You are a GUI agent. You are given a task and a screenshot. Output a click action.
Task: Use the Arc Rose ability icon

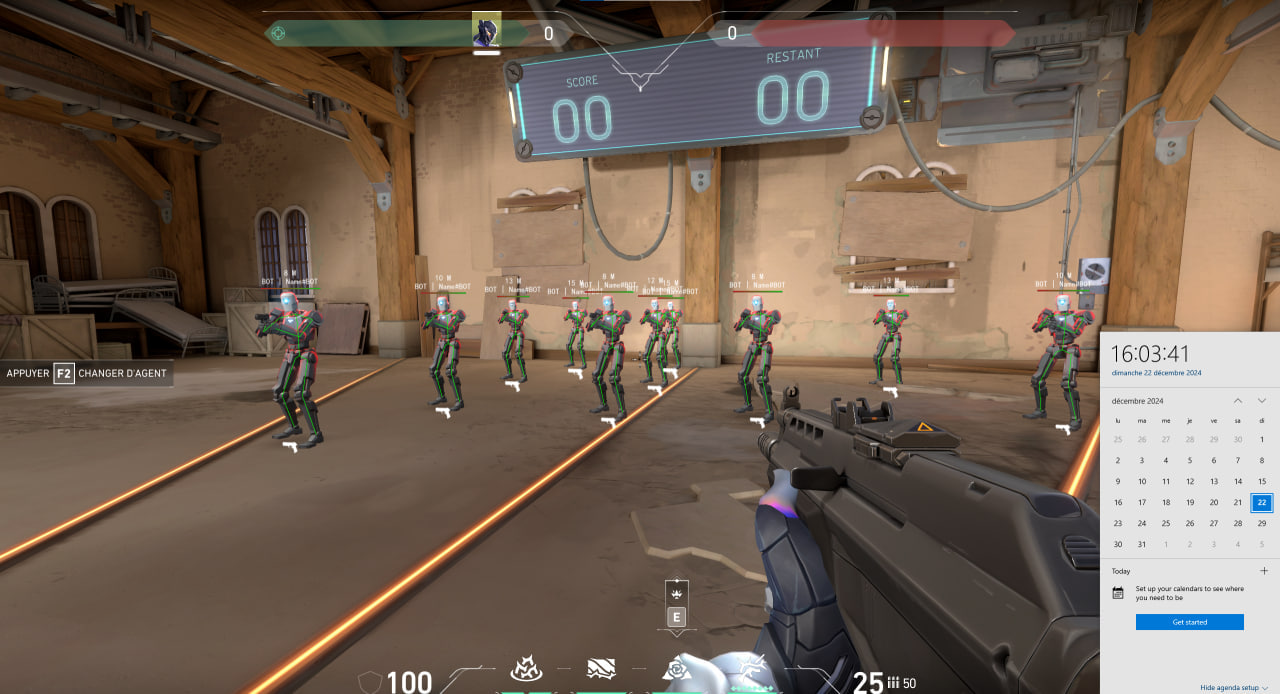(x=677, y=668)
